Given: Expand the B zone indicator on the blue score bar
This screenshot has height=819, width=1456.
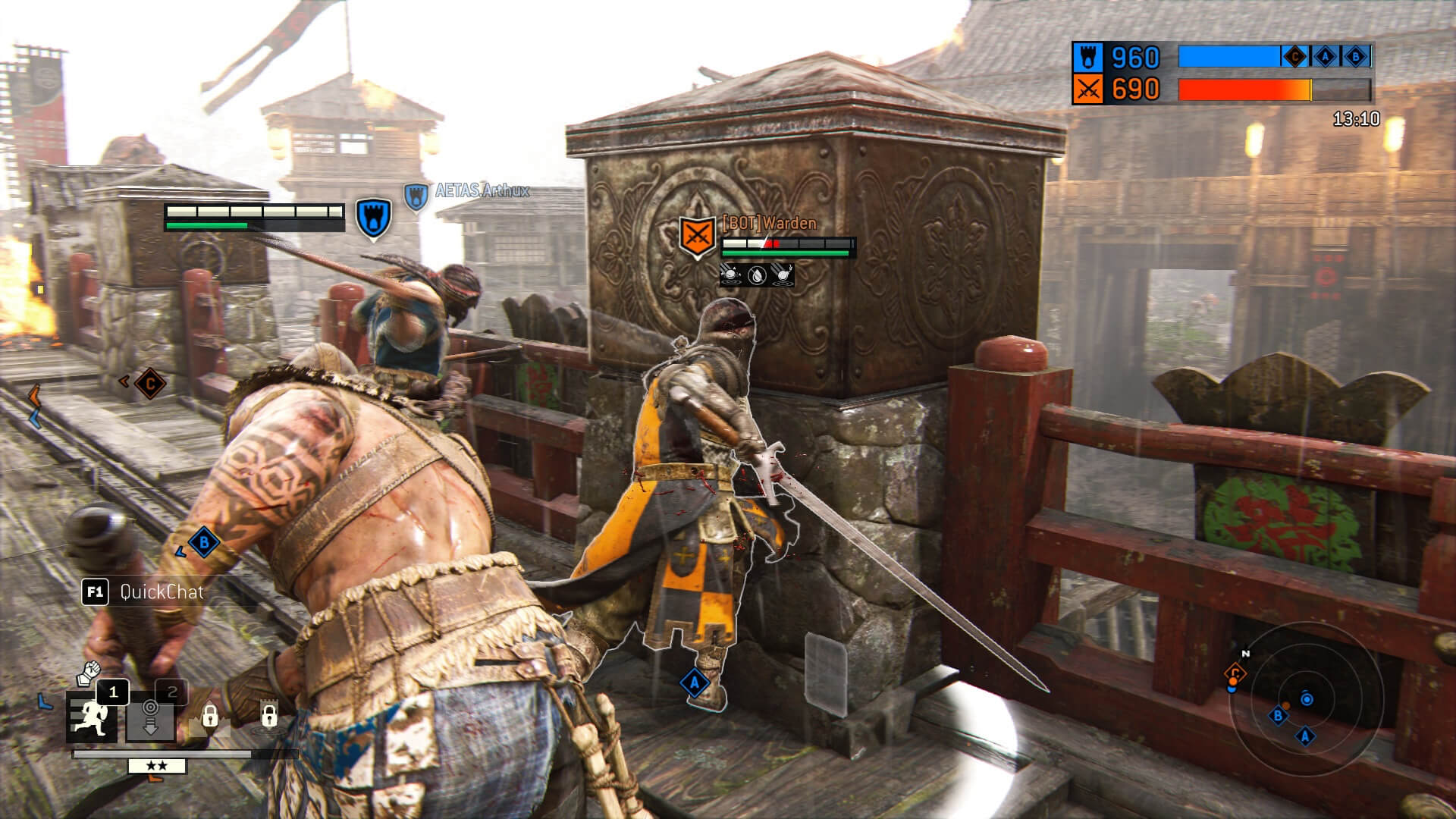Looking at the screenshot, I should click(1355, 58).
